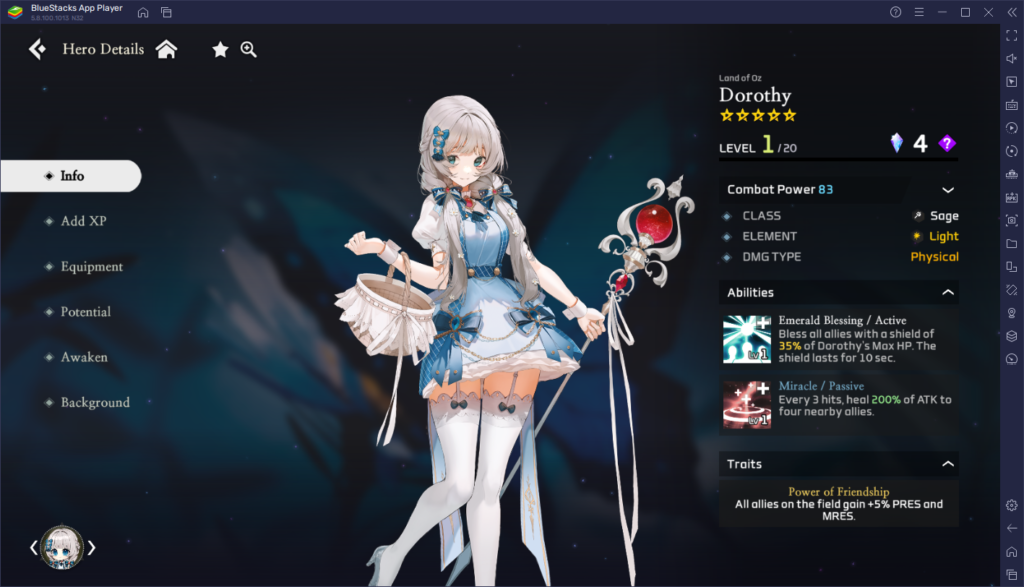
Task: Return to the home screen
Action: 166,49
